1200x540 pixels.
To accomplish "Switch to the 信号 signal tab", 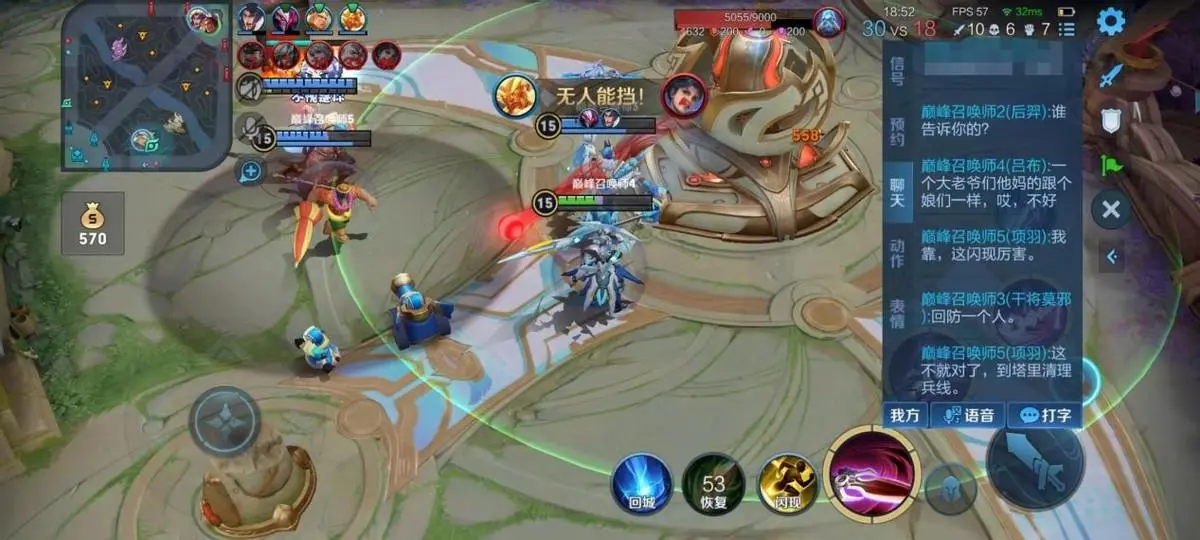I will tap(897, 70).
